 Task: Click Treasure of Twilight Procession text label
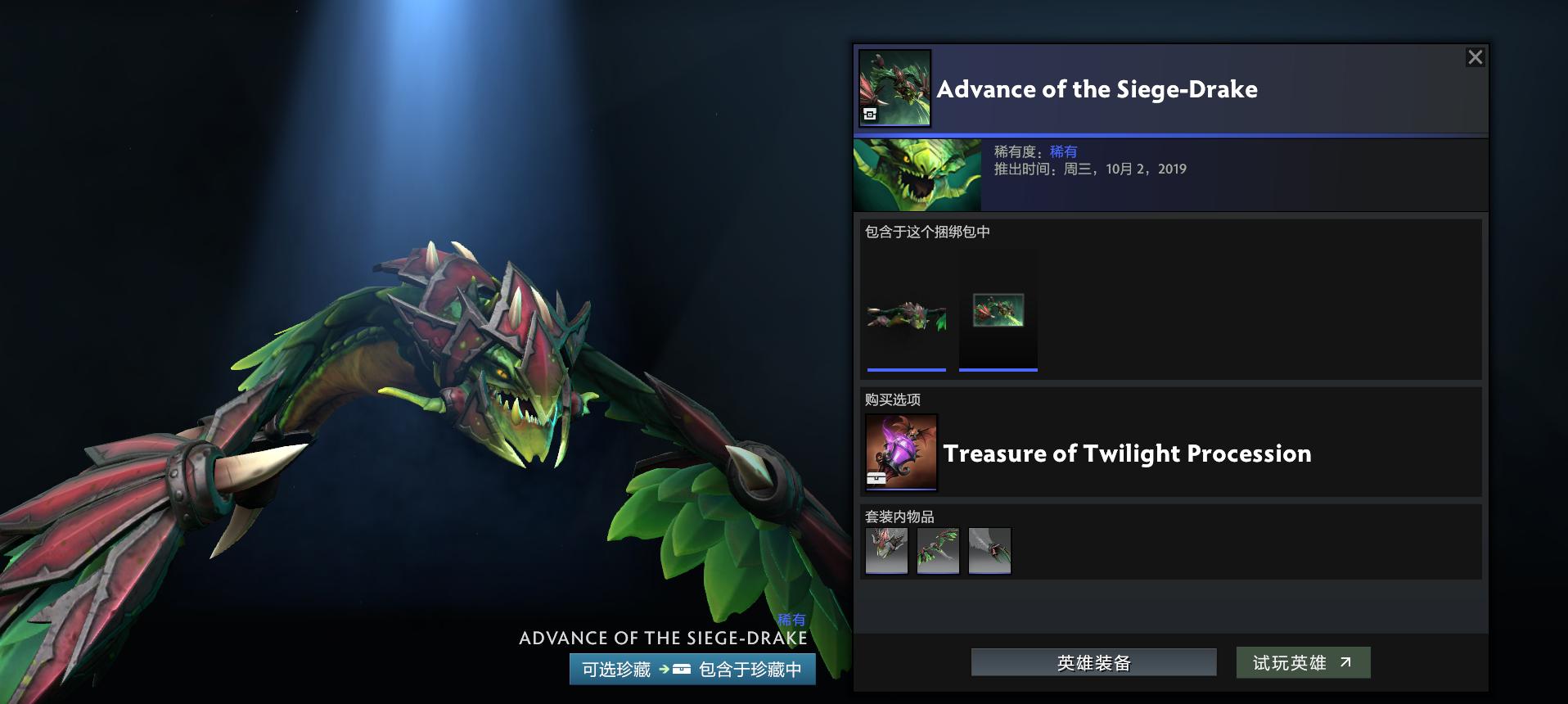click(x=1127, y=454)
